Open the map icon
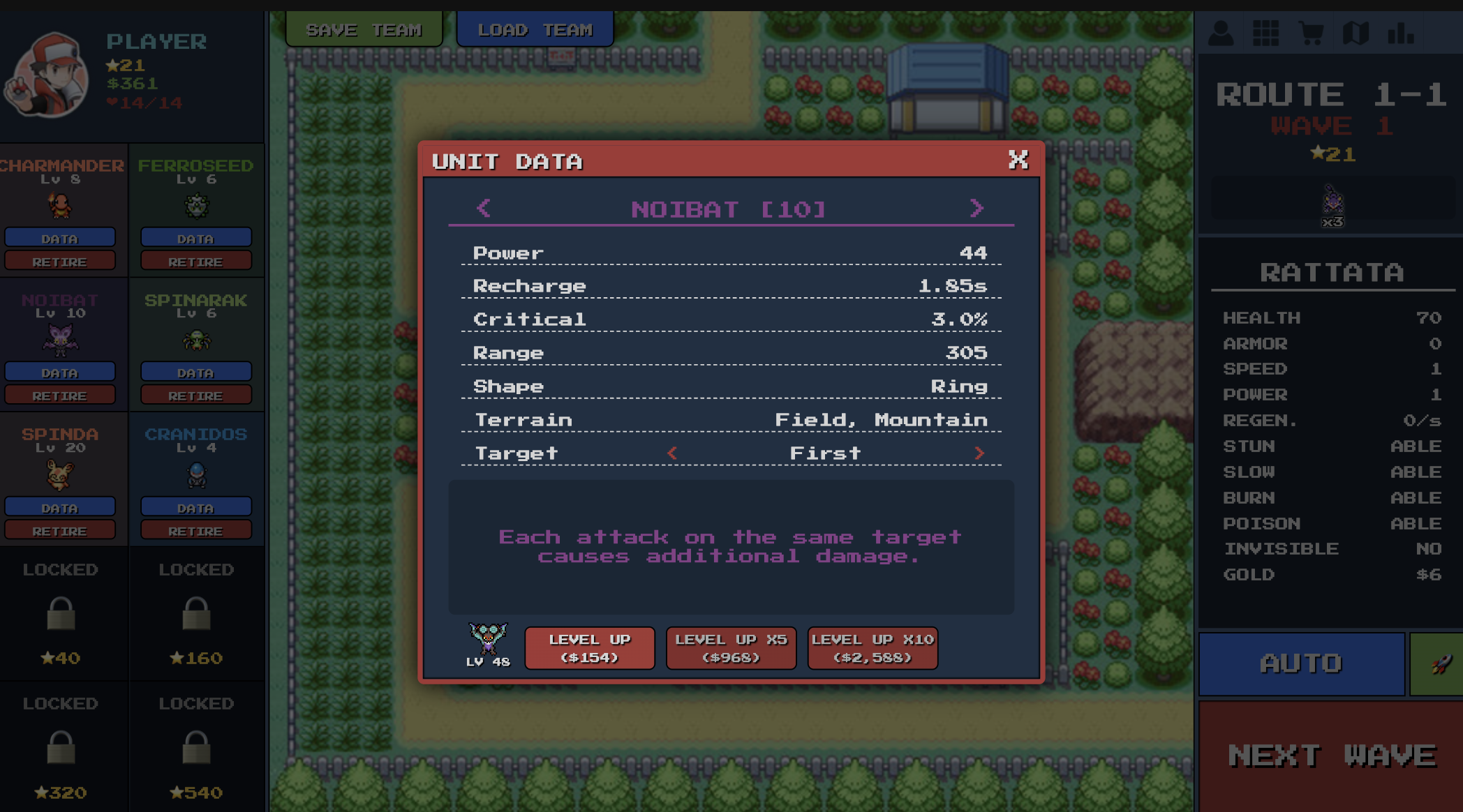The image size is (1463, 812). pyautogui.click(x=1356, y=31)
